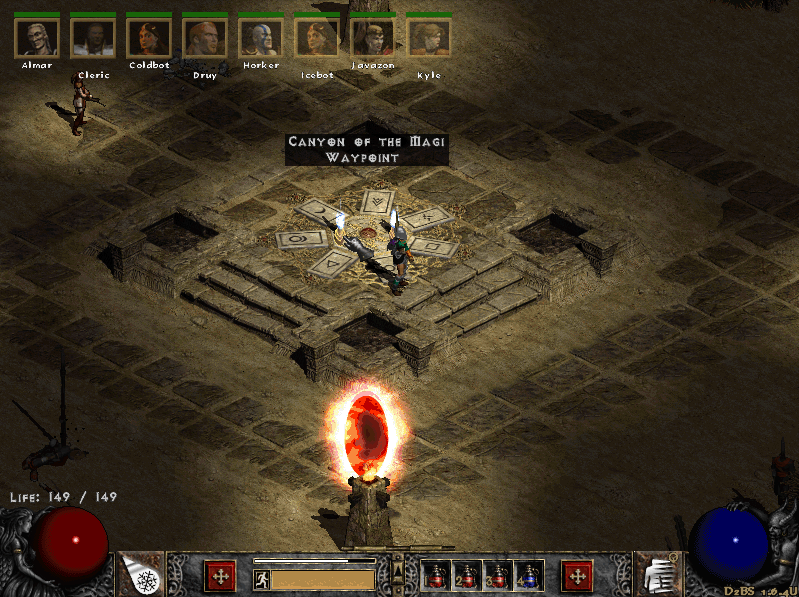
Task: Select Almar's party portrait
Action: [x=37, y=38]
